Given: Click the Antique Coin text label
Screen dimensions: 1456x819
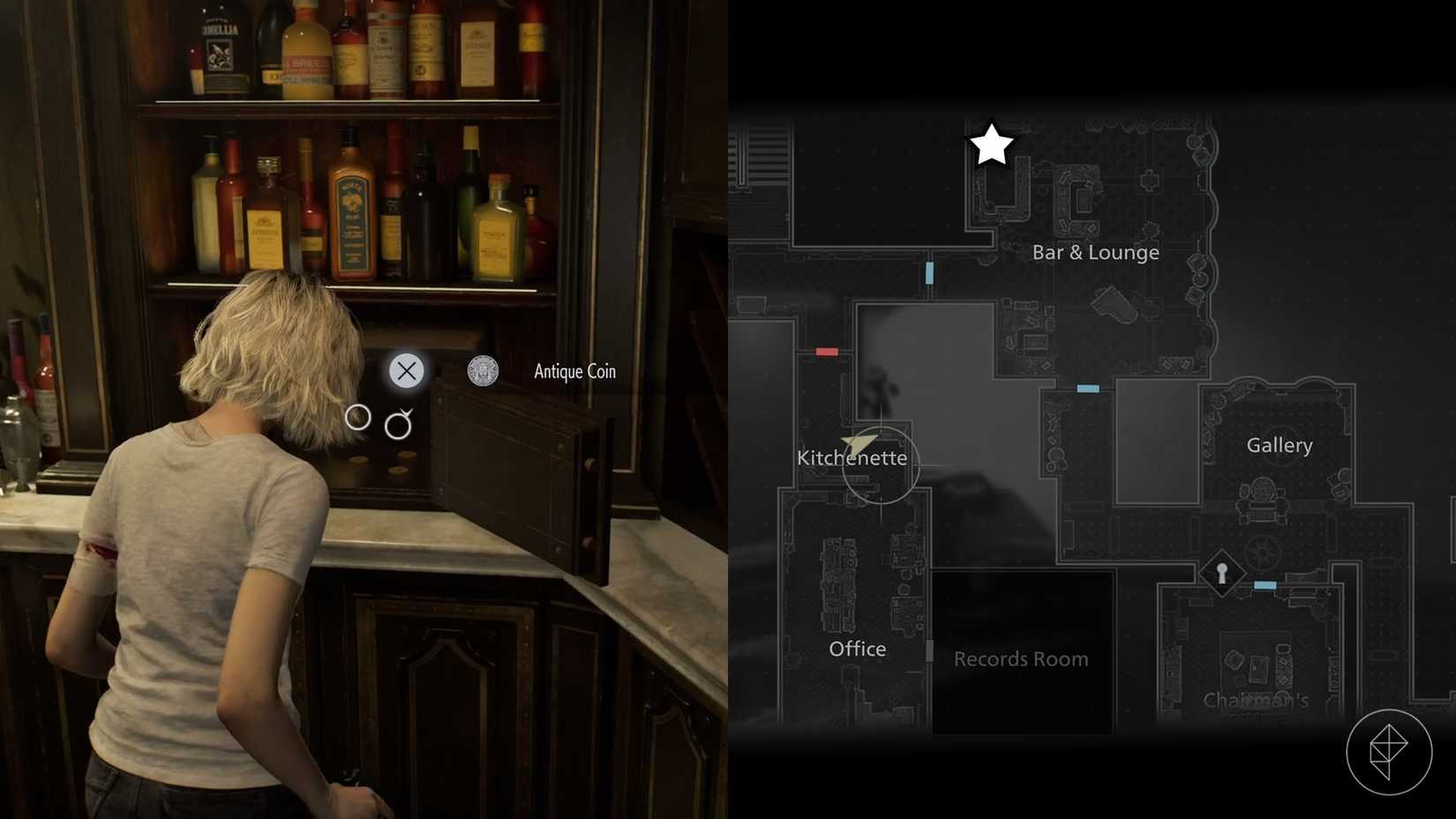Looking at the screenshot, I should click(x=574, y=372).
